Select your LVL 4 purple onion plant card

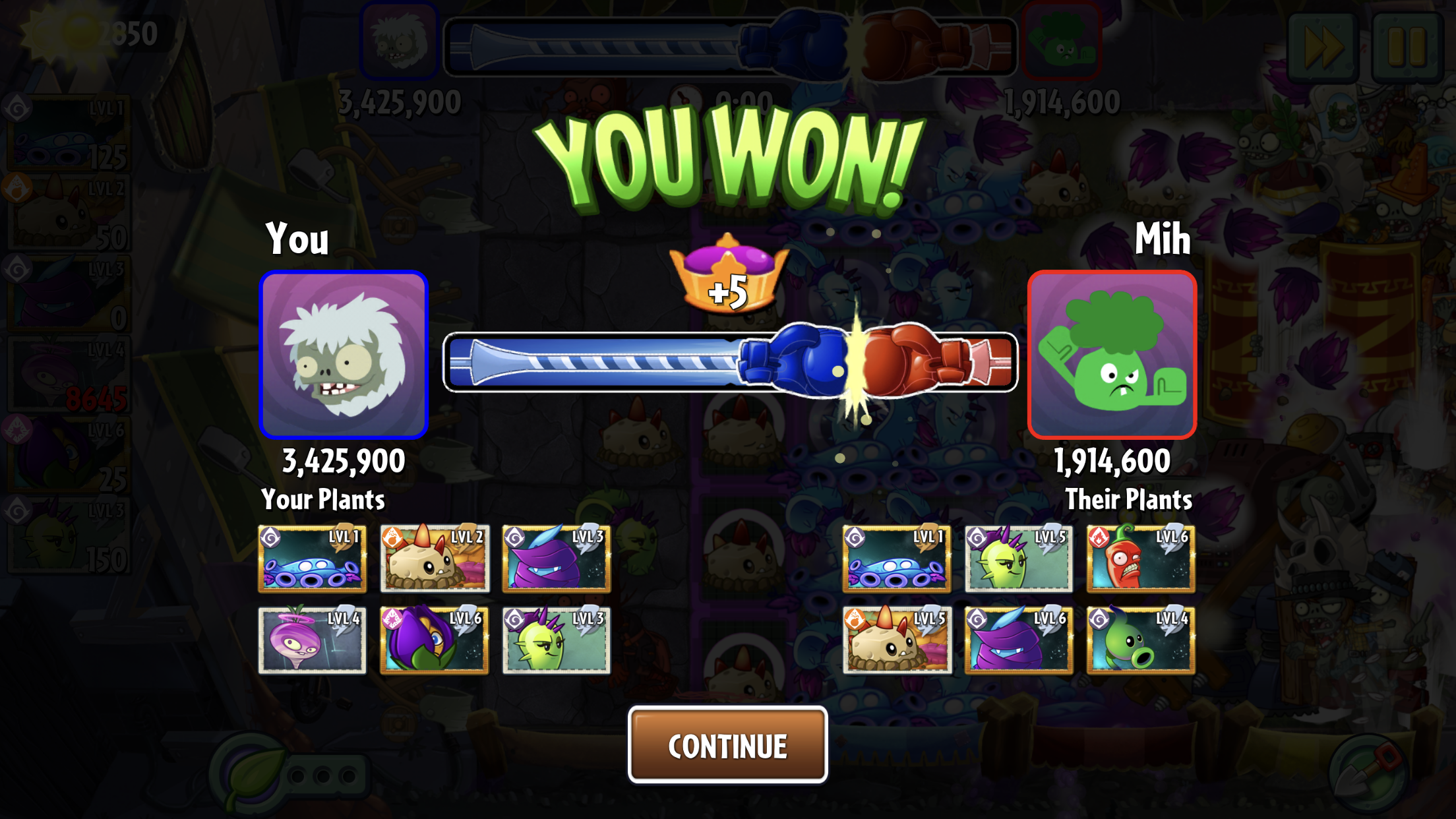click(x=312, y=640)
